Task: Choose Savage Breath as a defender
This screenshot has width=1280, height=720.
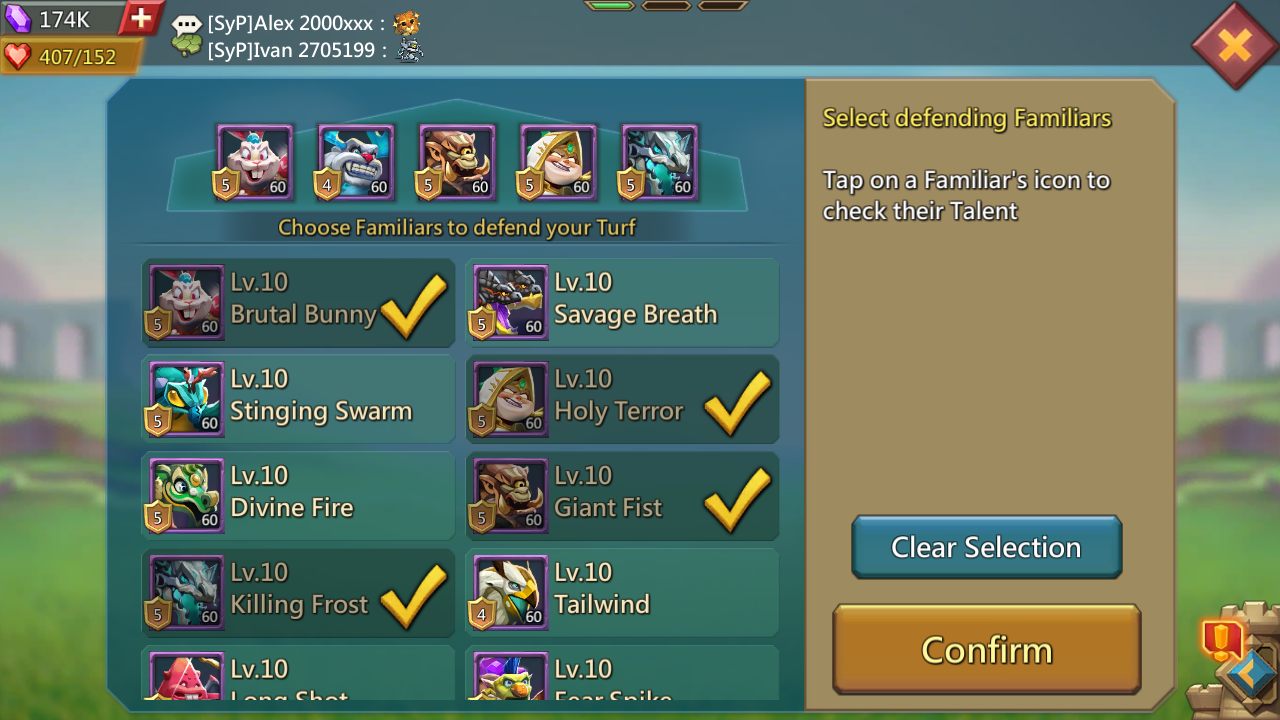Action: (622, 303)
